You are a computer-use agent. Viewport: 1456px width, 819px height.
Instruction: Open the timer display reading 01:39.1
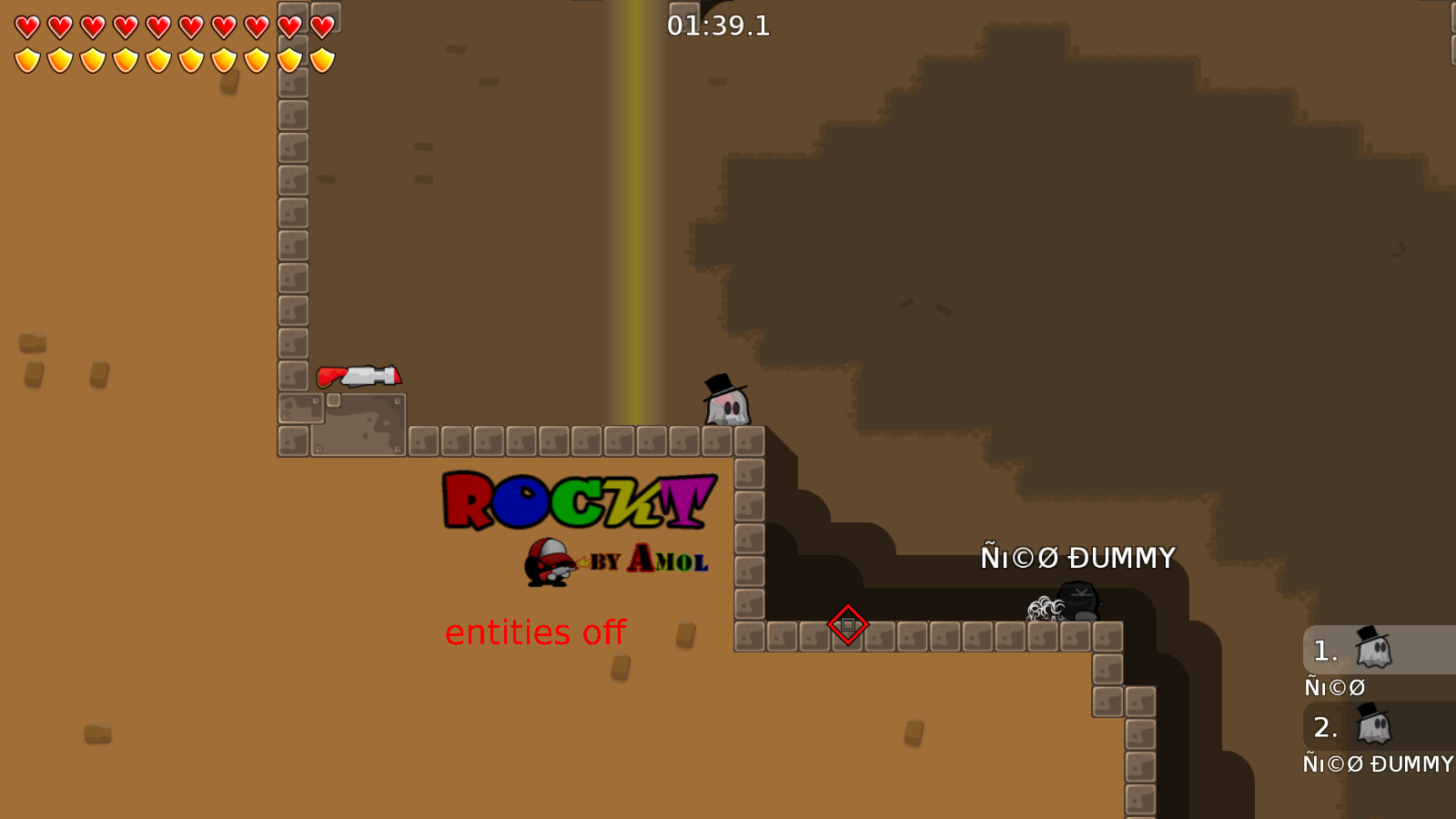718,26
